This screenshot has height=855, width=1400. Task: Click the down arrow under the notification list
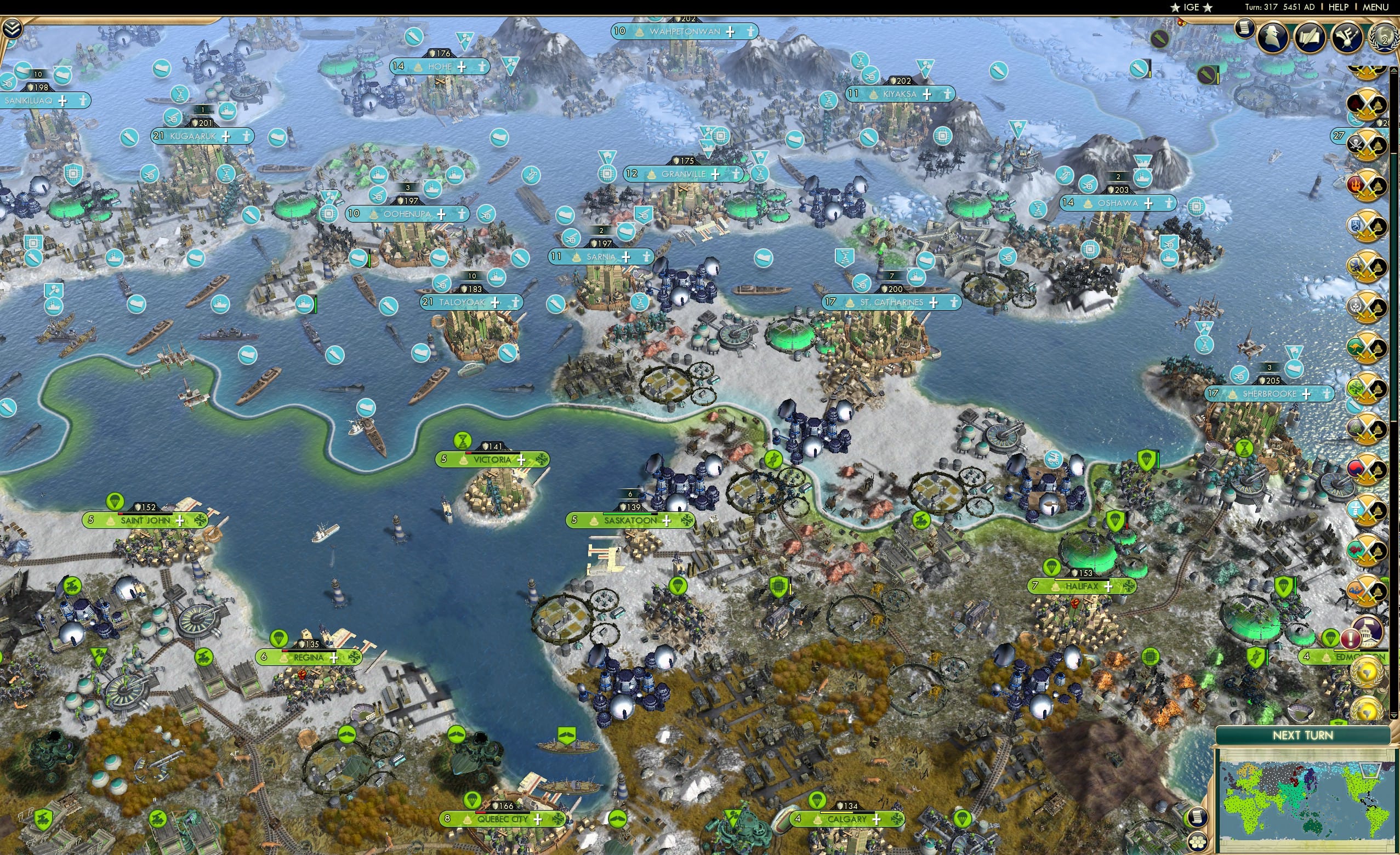[x=1394, y=715]
